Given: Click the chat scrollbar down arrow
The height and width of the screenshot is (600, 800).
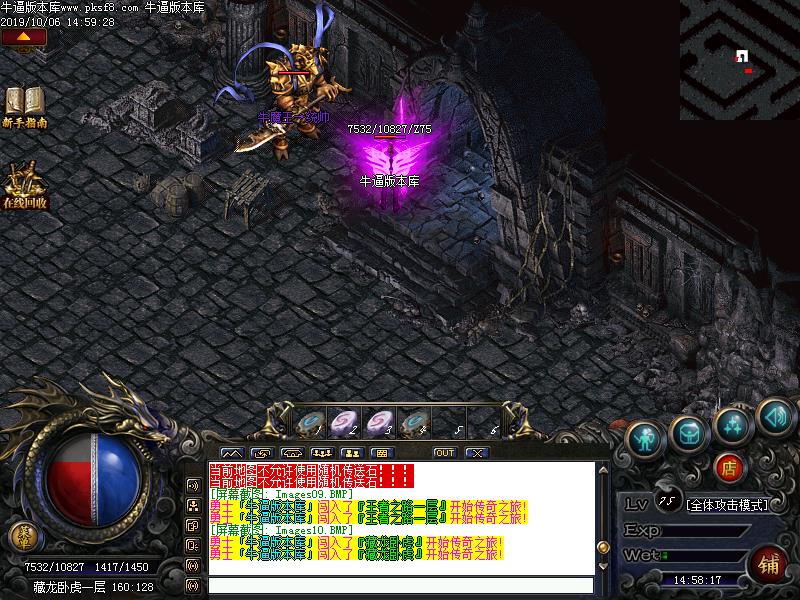Looking at the screenshot, I should (602, 566).
